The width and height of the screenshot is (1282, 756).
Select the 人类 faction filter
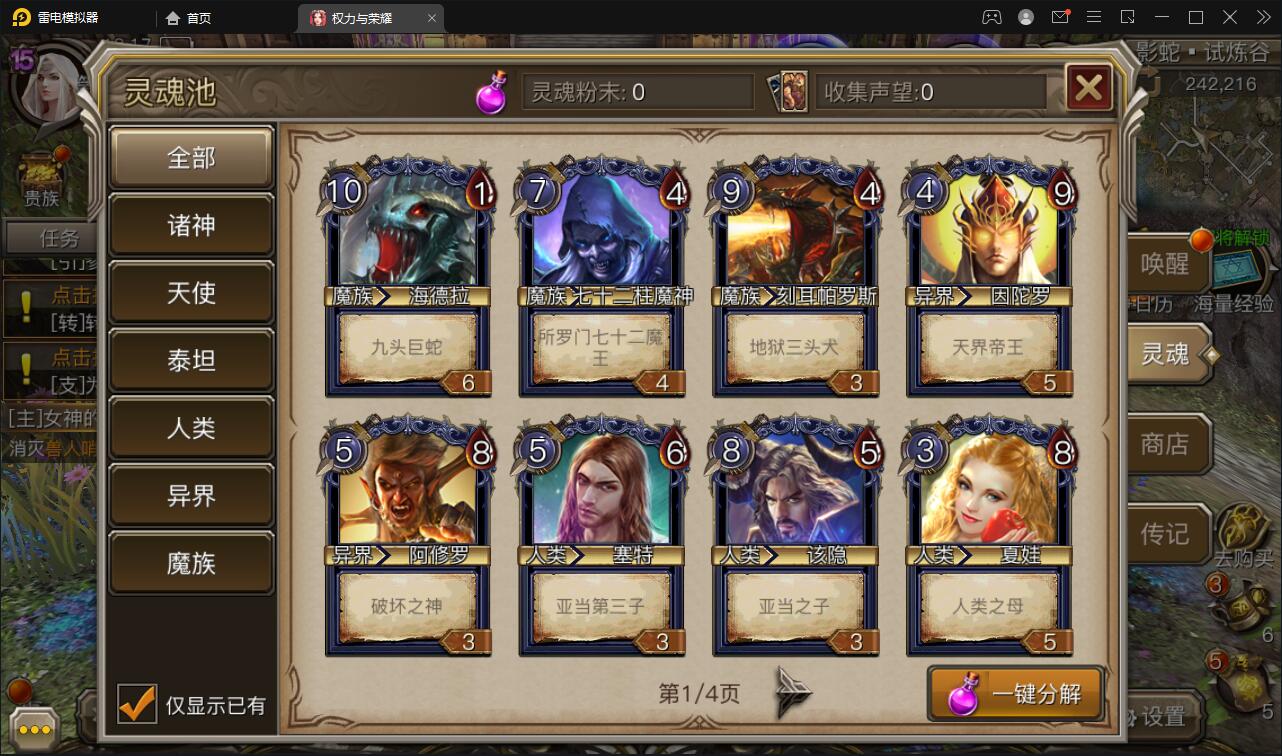(x=191, y=427)
